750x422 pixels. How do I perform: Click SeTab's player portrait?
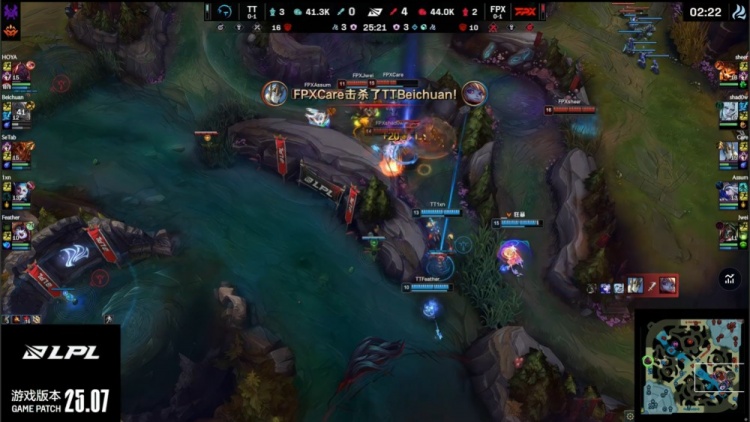[23, 151]
